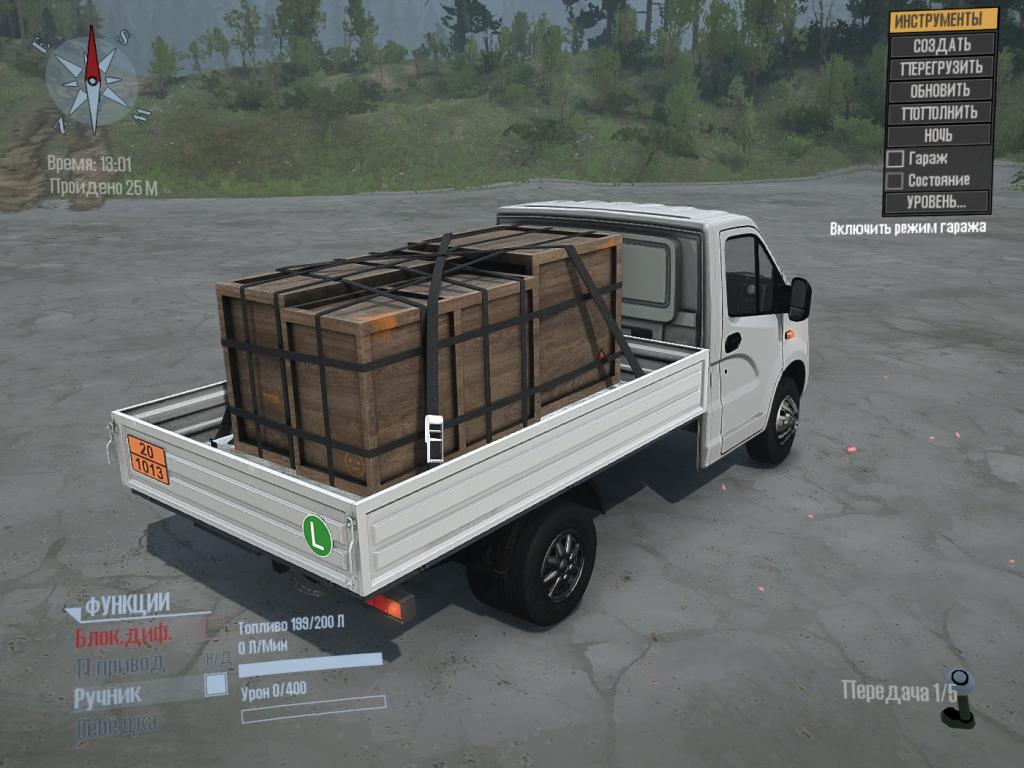Select the ОБНОВИТЬ button
The image size is (1024, 768).
tap(940, 90)
